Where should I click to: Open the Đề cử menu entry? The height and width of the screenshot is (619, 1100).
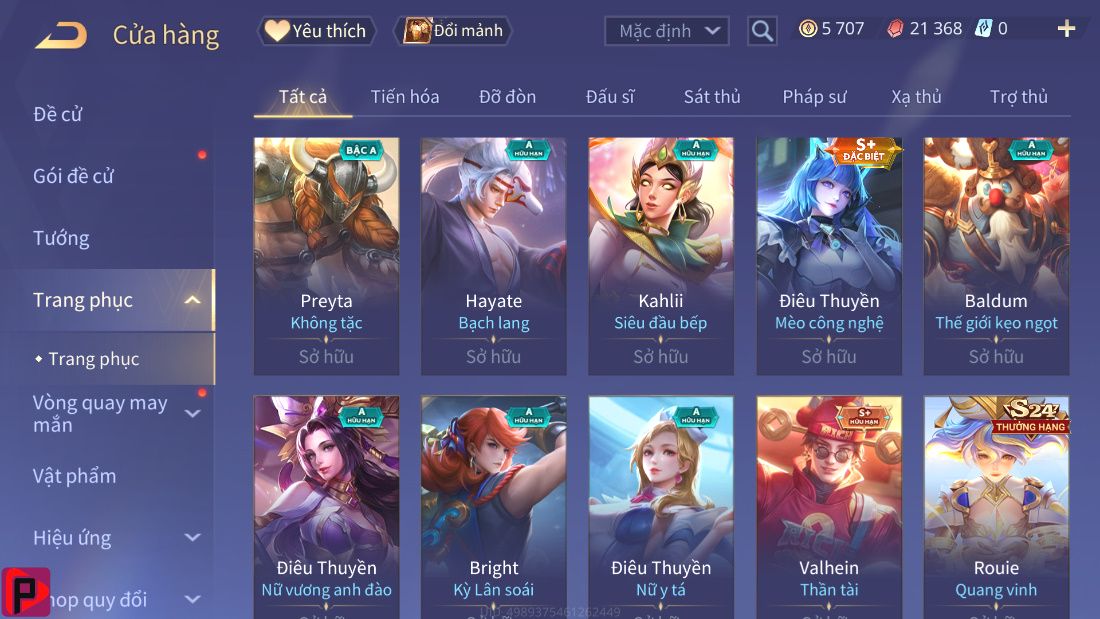(58, 114)
